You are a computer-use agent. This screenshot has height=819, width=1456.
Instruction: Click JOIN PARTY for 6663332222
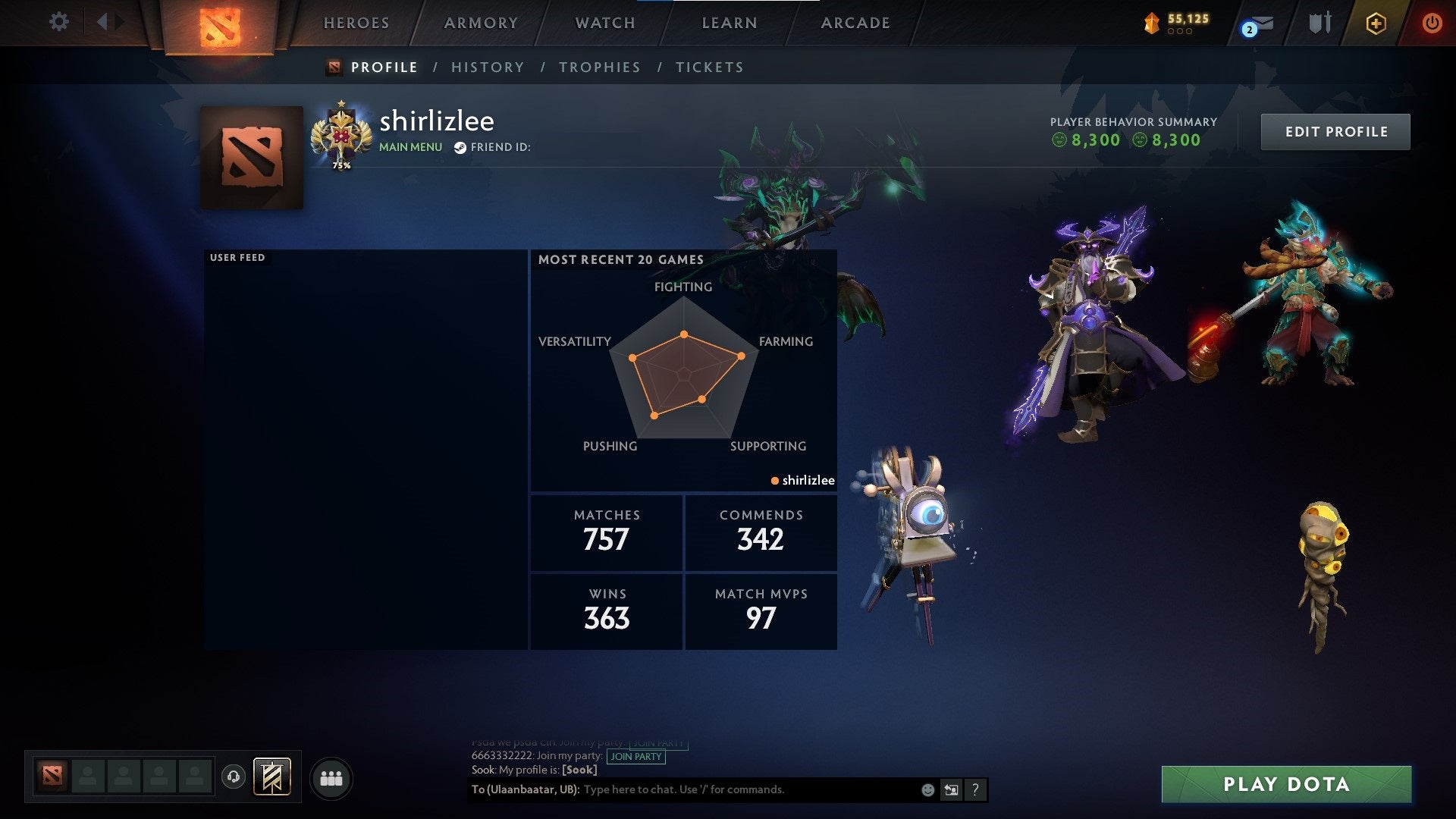point(635,757)
